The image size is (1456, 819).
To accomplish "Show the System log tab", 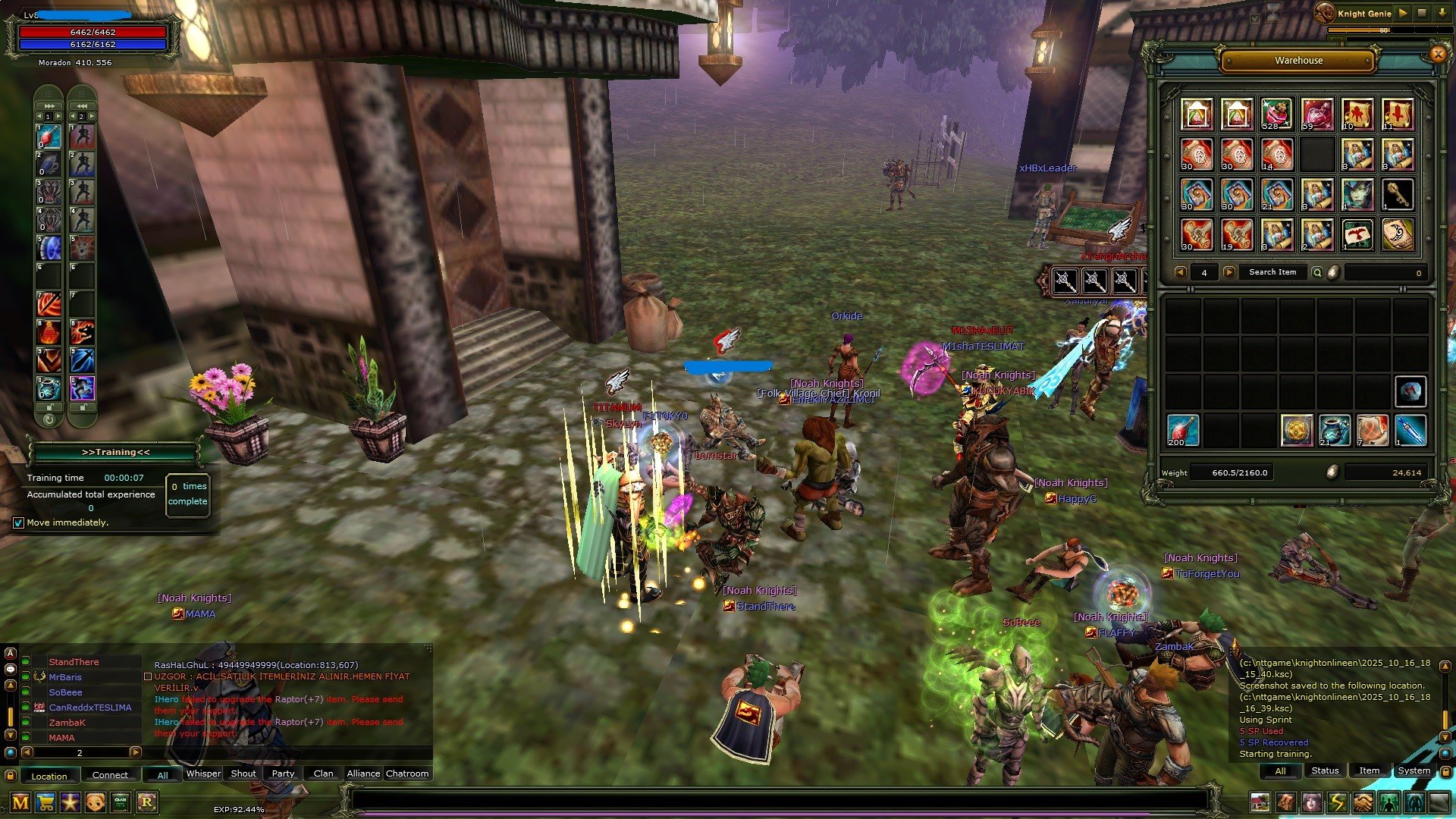I will (1414, 770).
